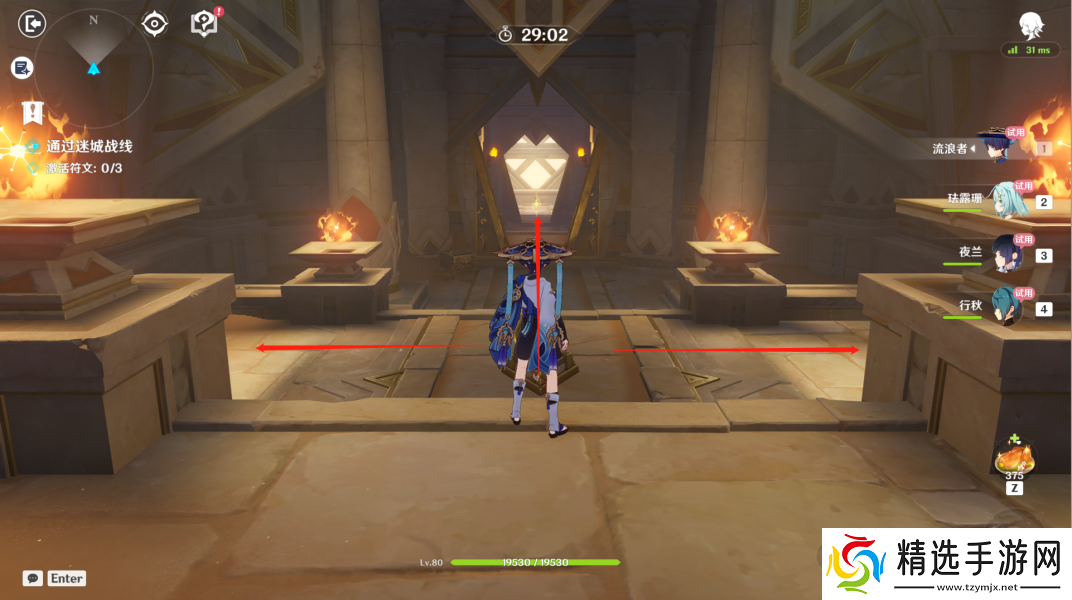Open the tutorial book with red alert
1072x600 pixels.
[204, 23]
